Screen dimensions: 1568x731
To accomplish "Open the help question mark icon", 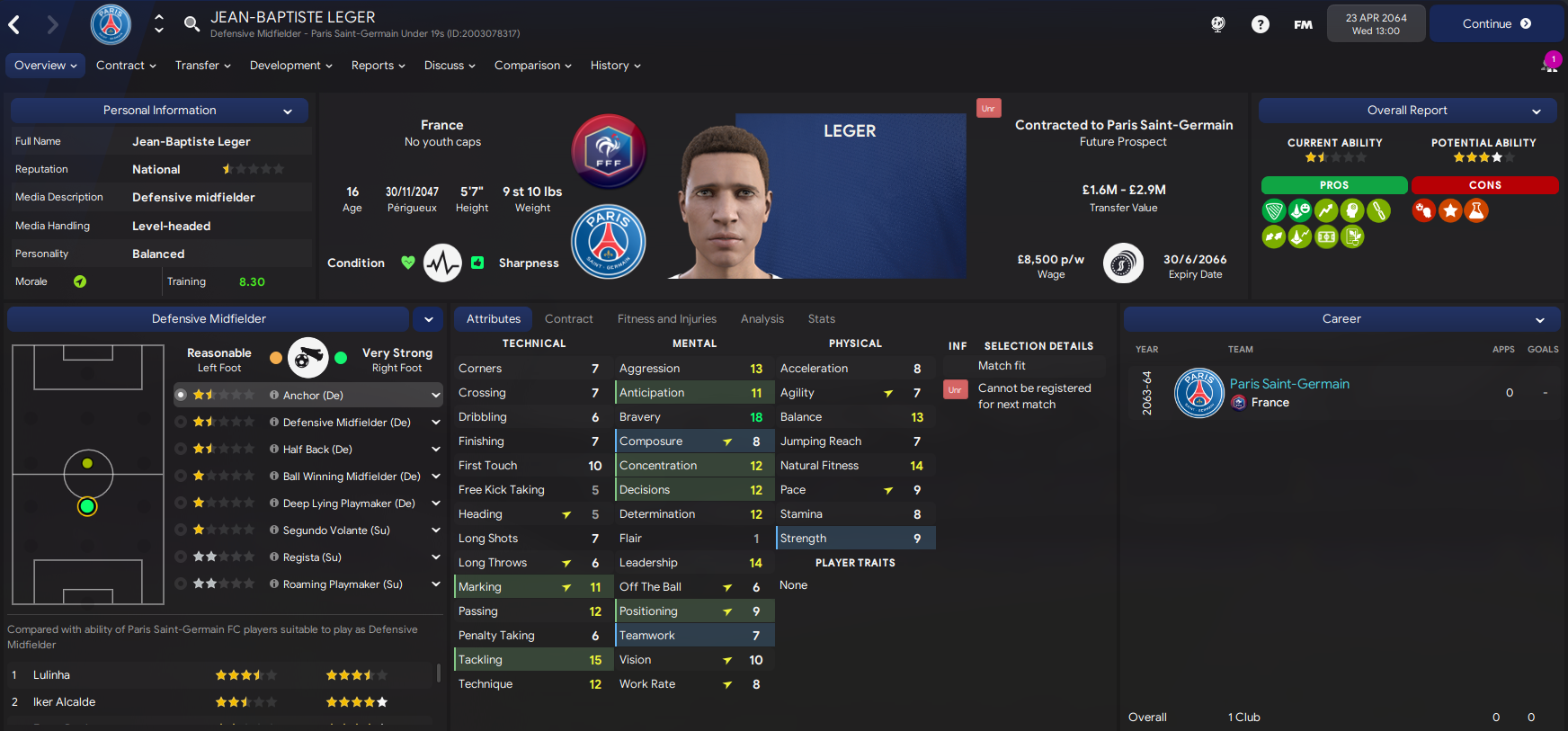I will pyautogui.click(x=1261, y=24).
